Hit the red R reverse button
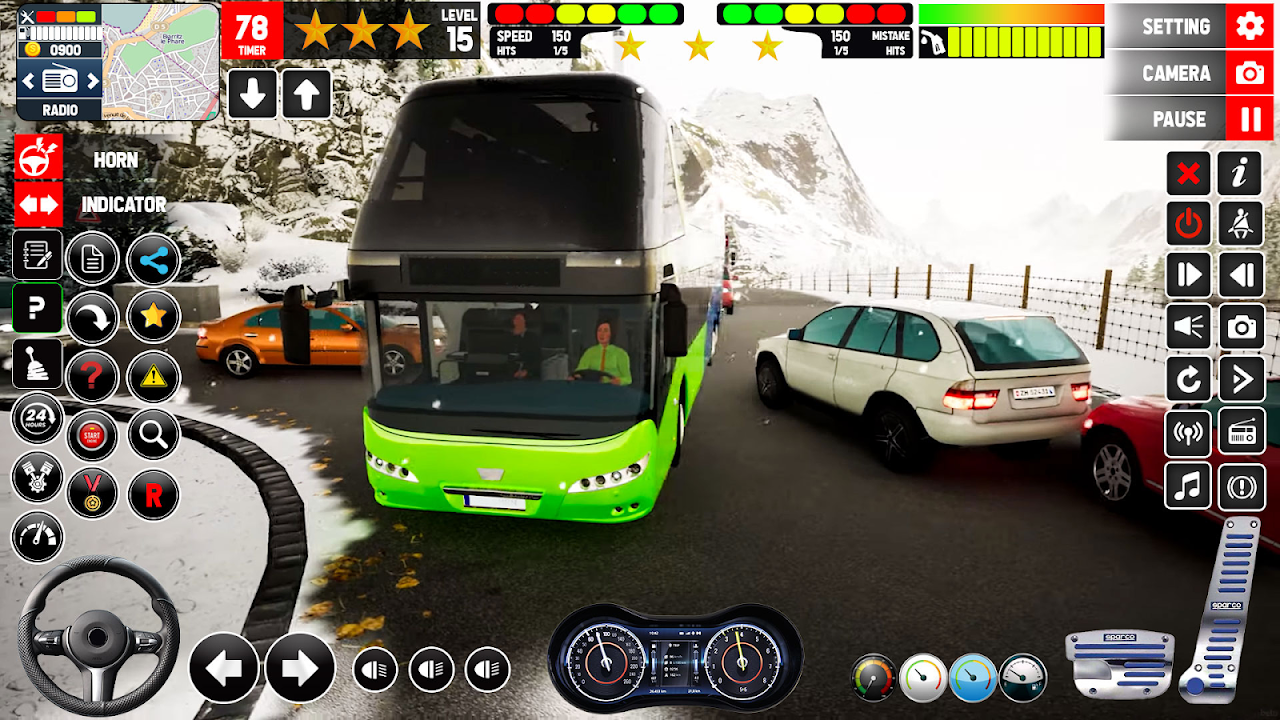The image size is (1280, 720). click(153, 495)
